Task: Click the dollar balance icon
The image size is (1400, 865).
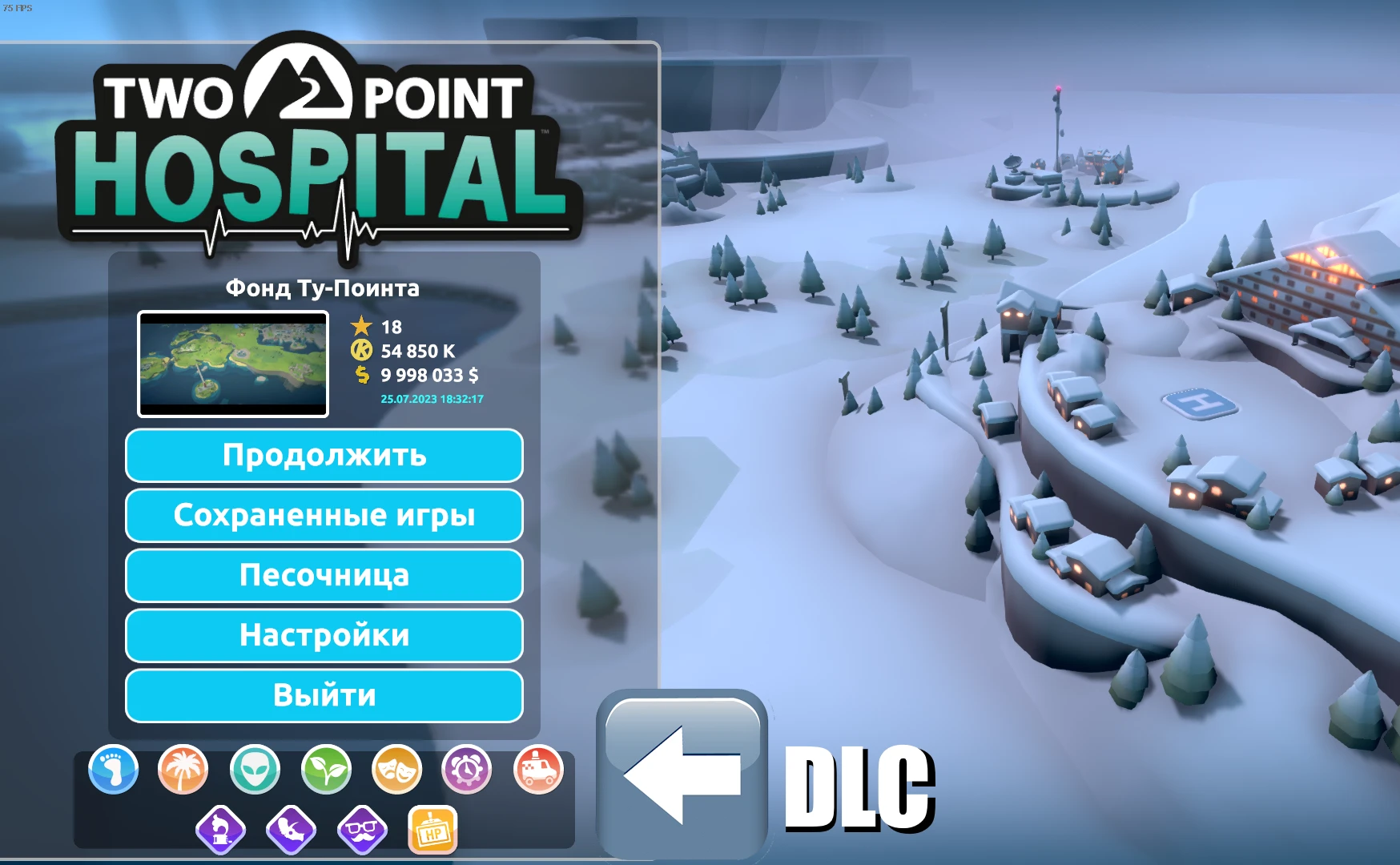Action: [x=362, y=375]
